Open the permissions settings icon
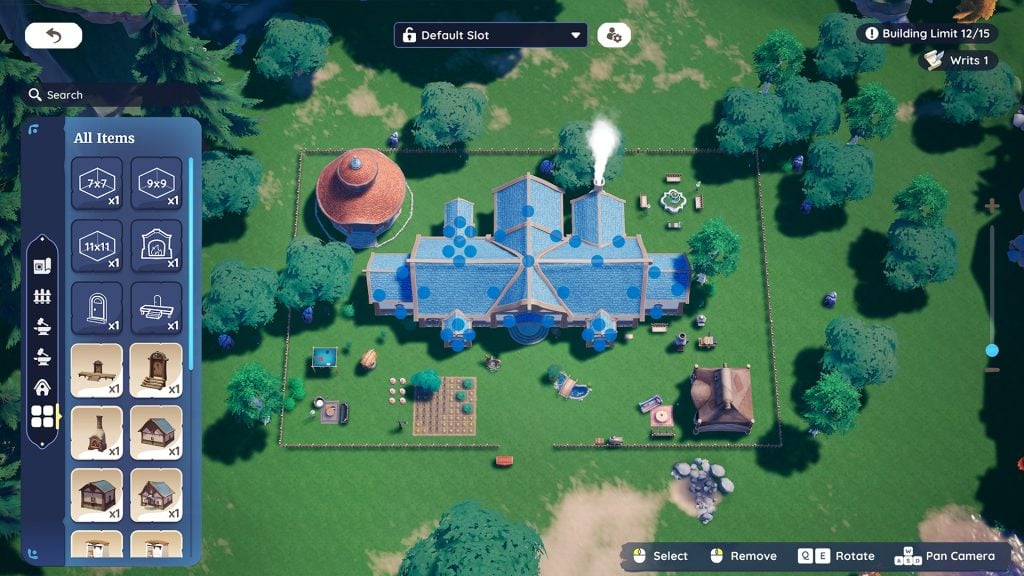Image resolution: width=1024 pixels, height=576 pixels. [613, 35]
